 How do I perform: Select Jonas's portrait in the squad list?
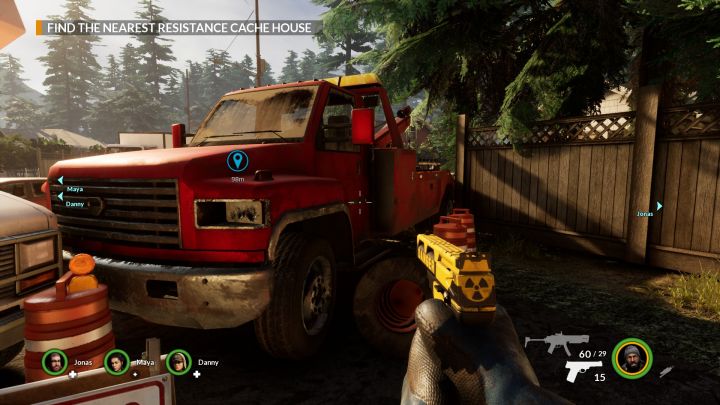coord(54,362)
